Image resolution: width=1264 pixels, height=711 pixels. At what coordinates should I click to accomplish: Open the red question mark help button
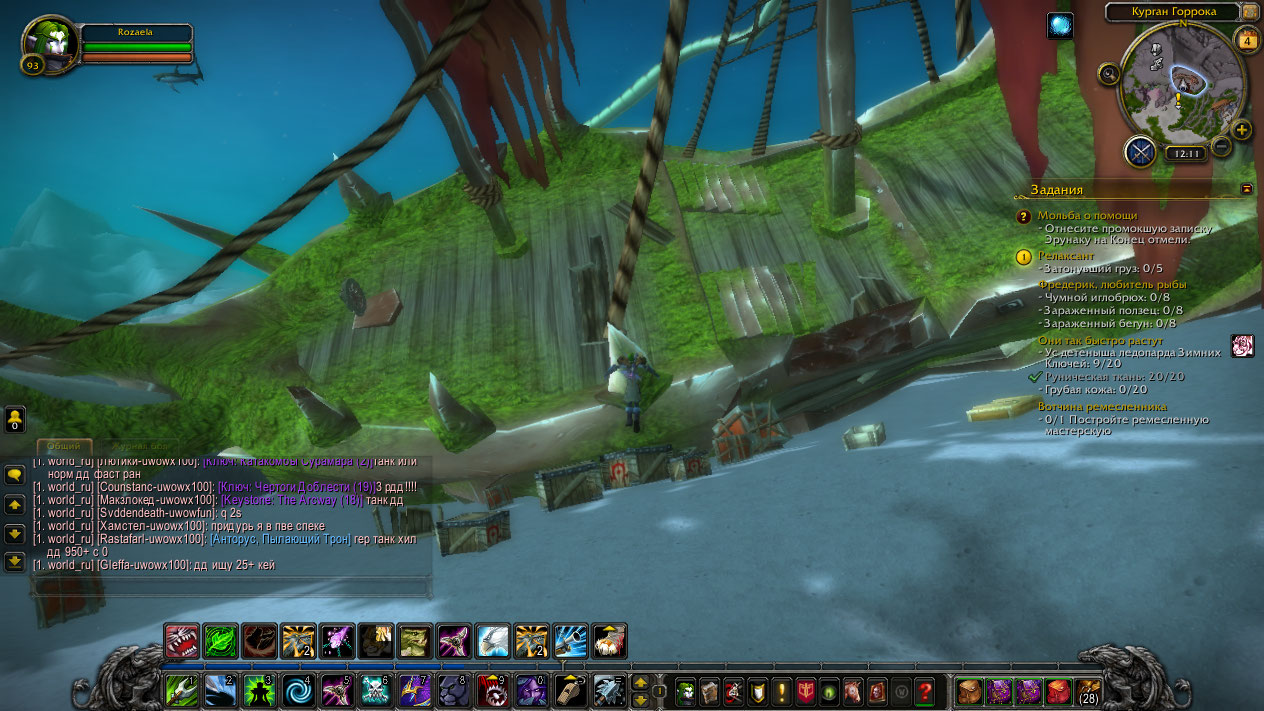pos(925,690)
